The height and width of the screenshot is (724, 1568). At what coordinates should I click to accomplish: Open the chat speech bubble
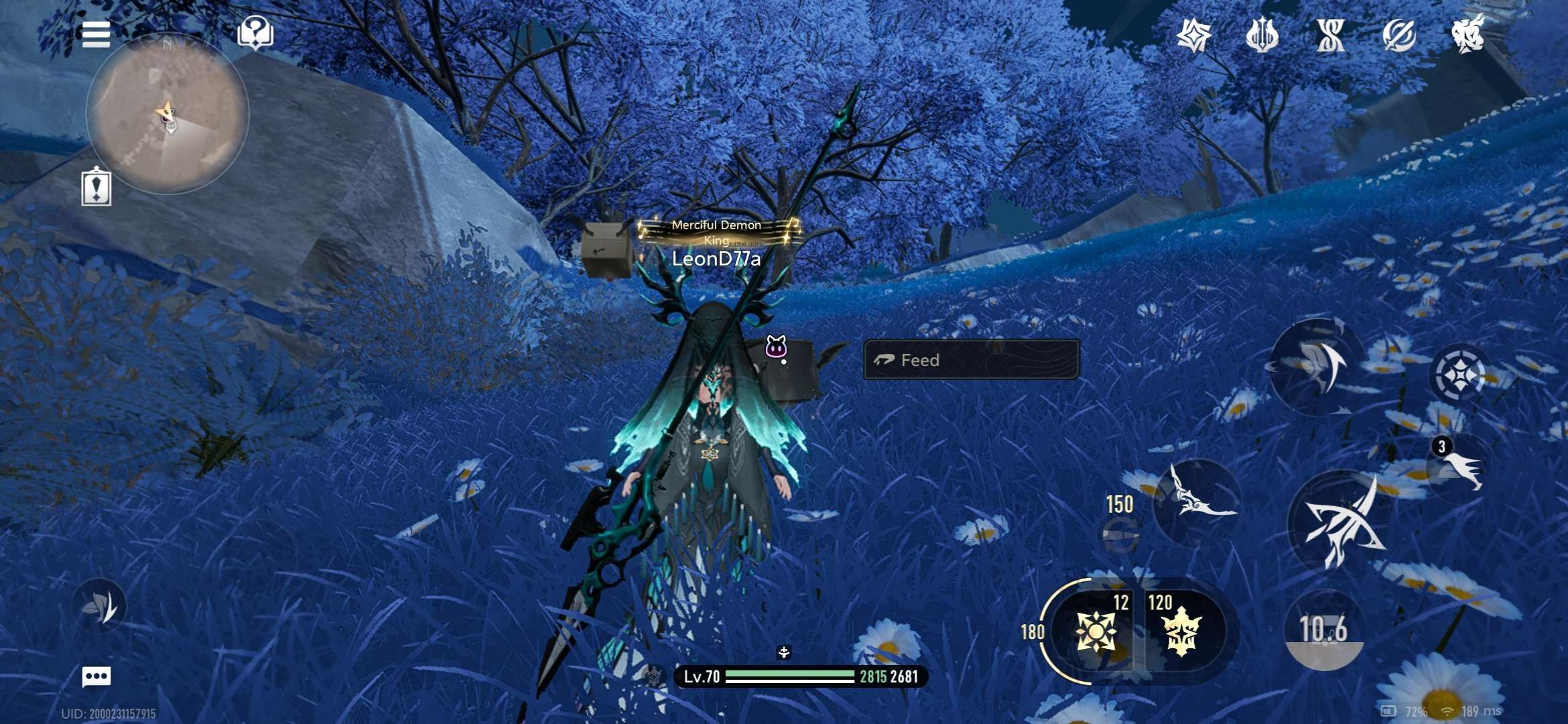point(96,676)
